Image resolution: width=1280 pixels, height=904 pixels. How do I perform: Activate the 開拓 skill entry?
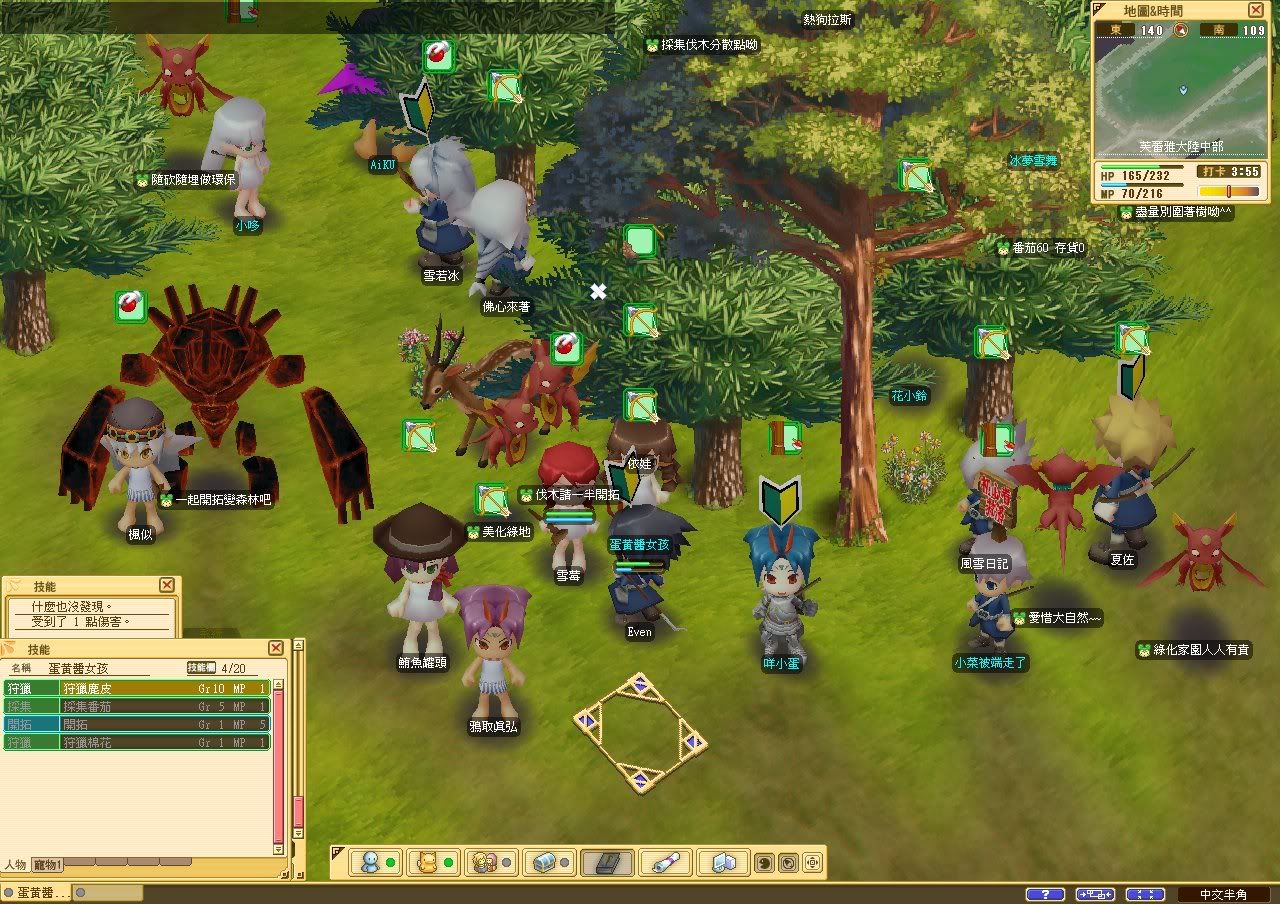(x=137, y=724)
